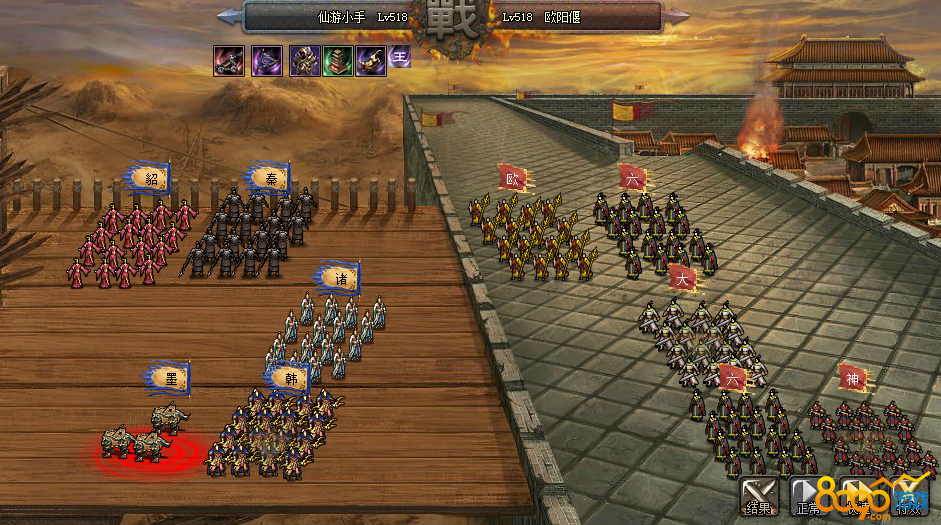
Task: Choose the golden armor buff icon
Action: [304, 61]
